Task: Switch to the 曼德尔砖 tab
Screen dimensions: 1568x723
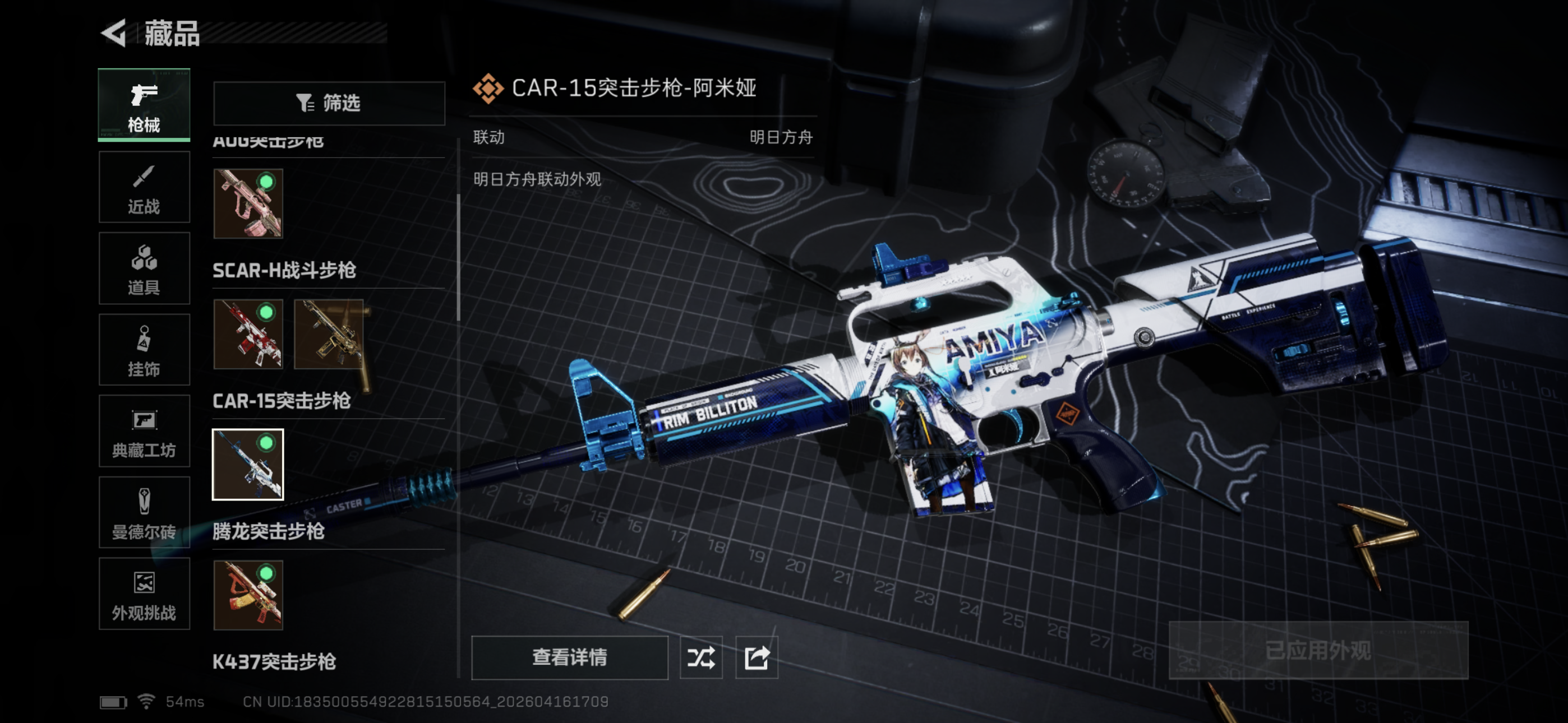Action: tap(144, 512)
